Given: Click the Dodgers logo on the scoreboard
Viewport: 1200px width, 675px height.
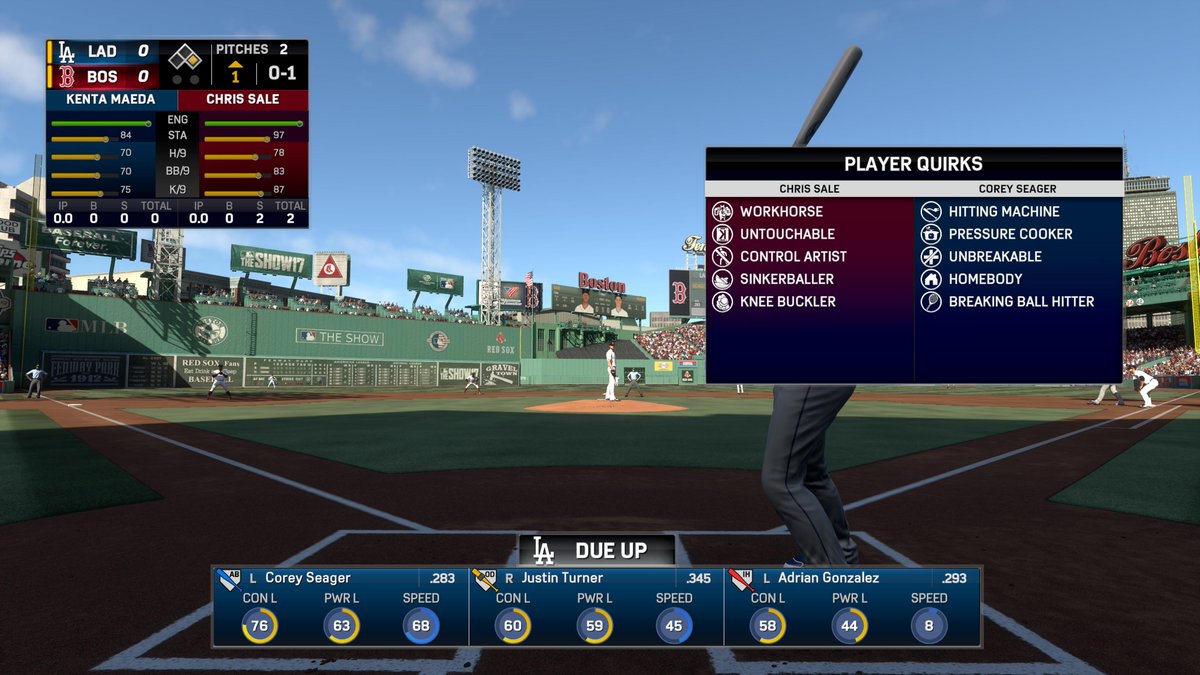Looking at the screenshot, I should (66, 52).
